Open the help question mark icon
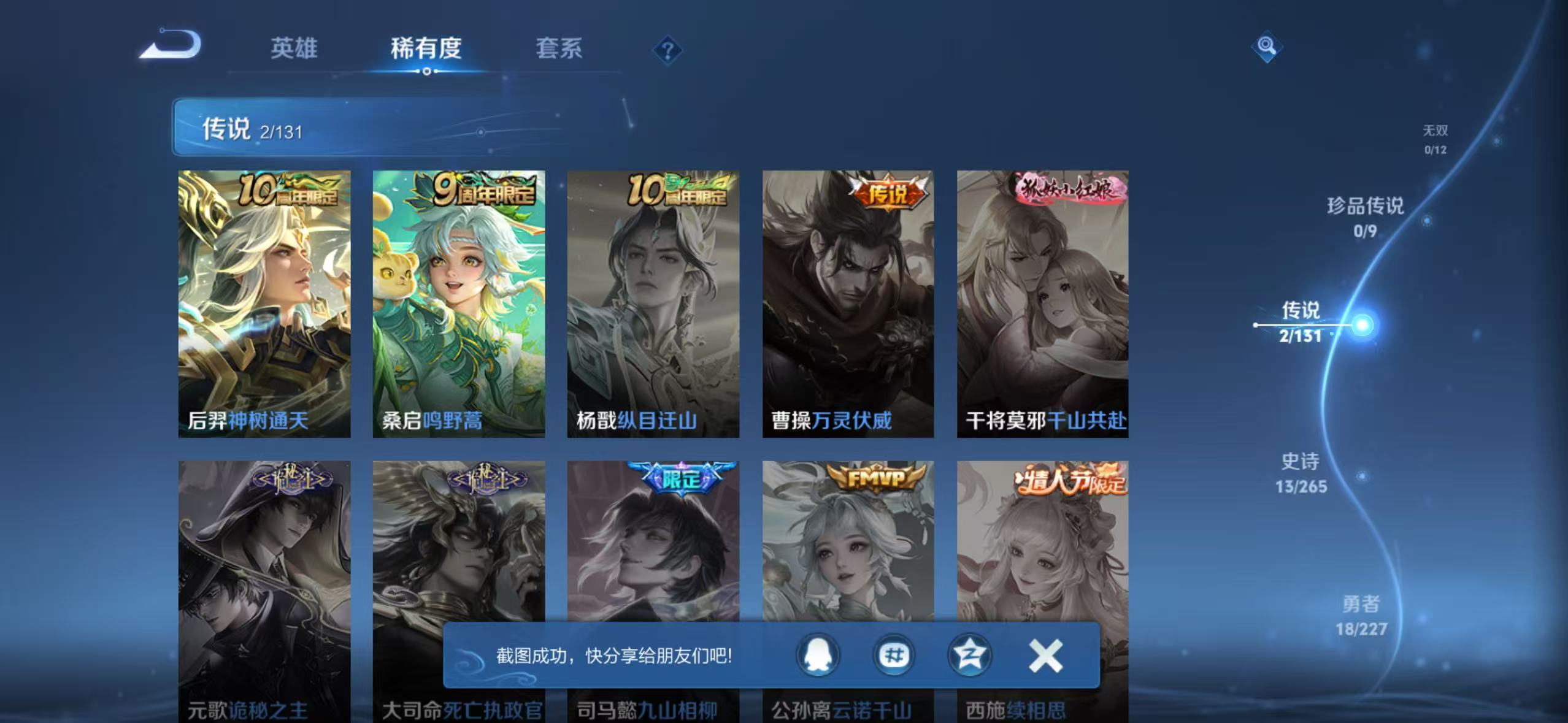This screenshot has height=723, width=1568. [667, 49]
